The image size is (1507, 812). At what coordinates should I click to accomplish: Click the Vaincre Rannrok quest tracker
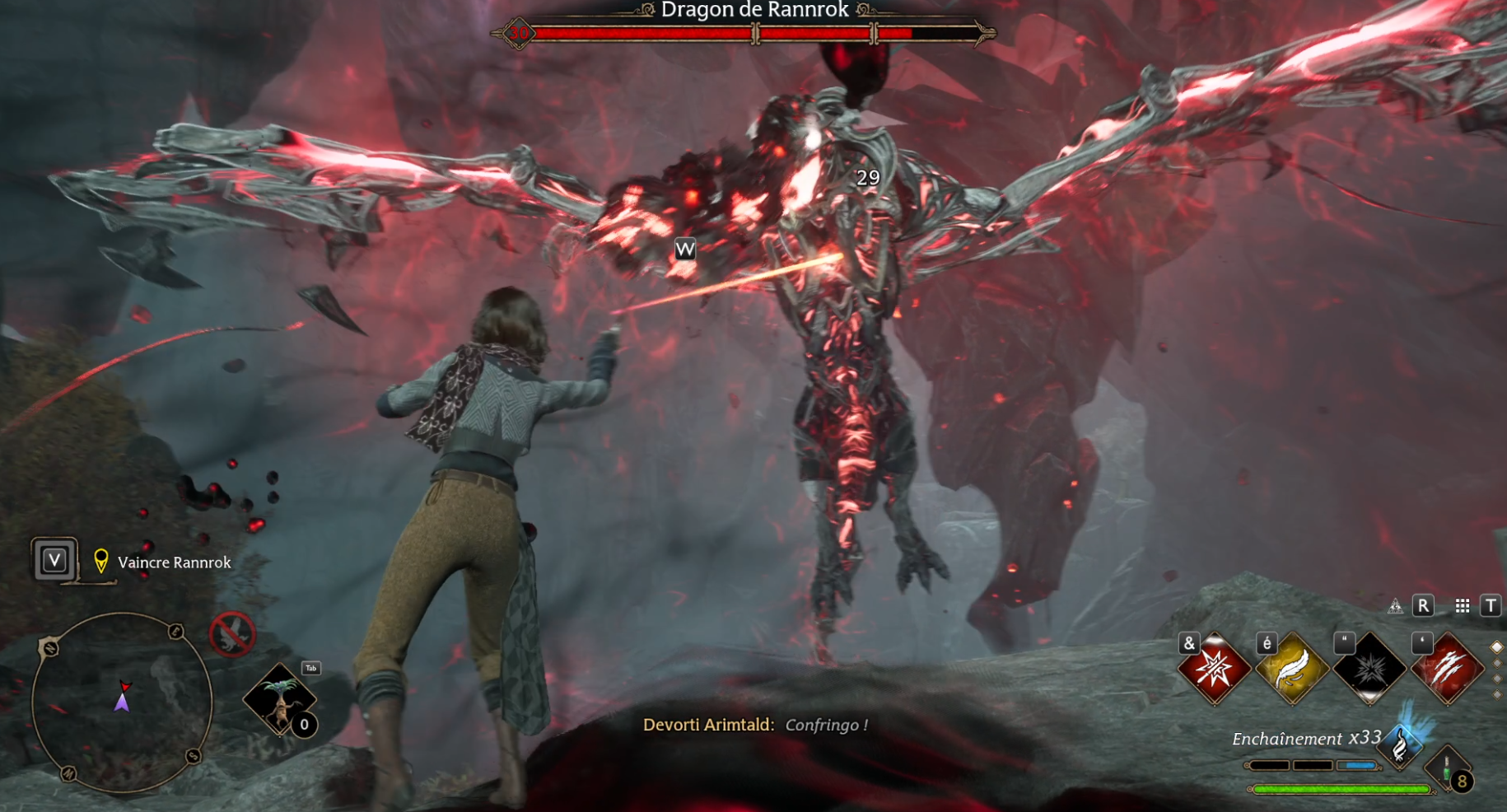click(x=174, y=562)
